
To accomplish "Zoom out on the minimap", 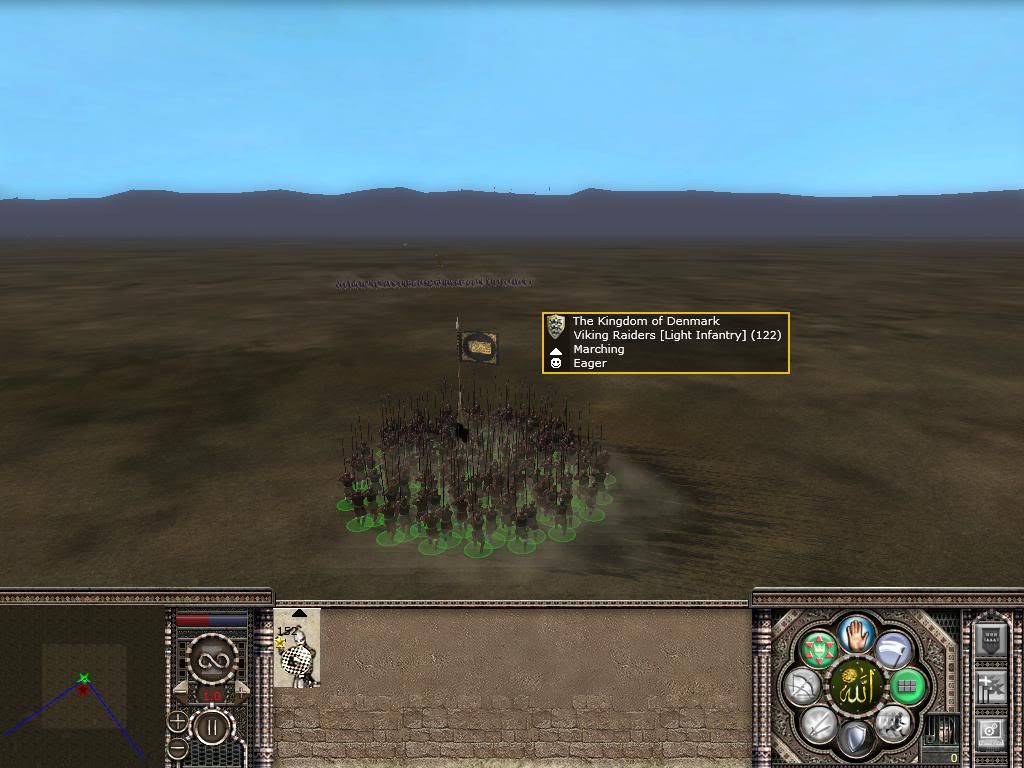I will click(x=177, y=748).
